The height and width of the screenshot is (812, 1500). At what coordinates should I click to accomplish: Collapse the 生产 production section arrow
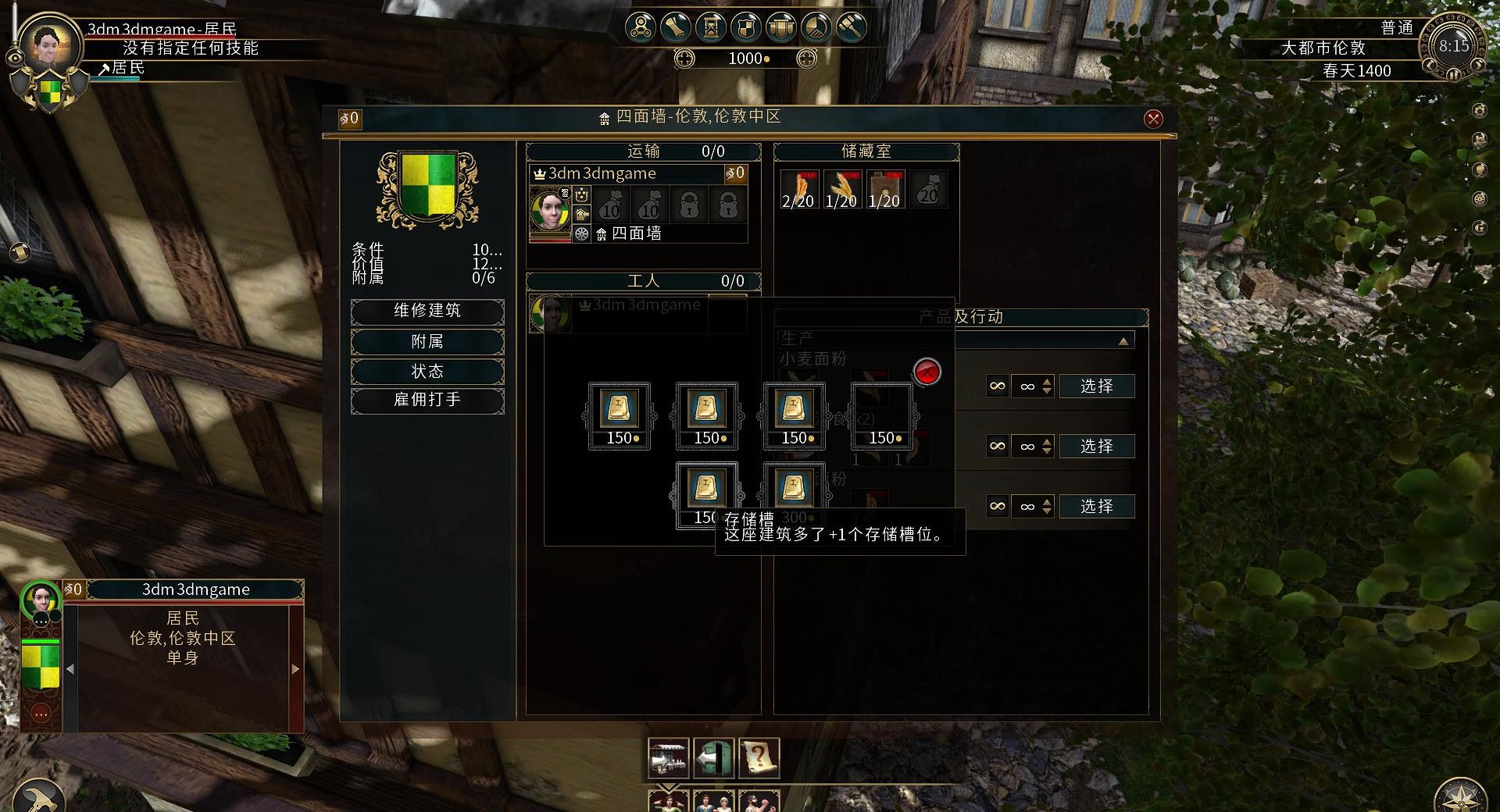pyautogui.click(x=1123, y=341)
